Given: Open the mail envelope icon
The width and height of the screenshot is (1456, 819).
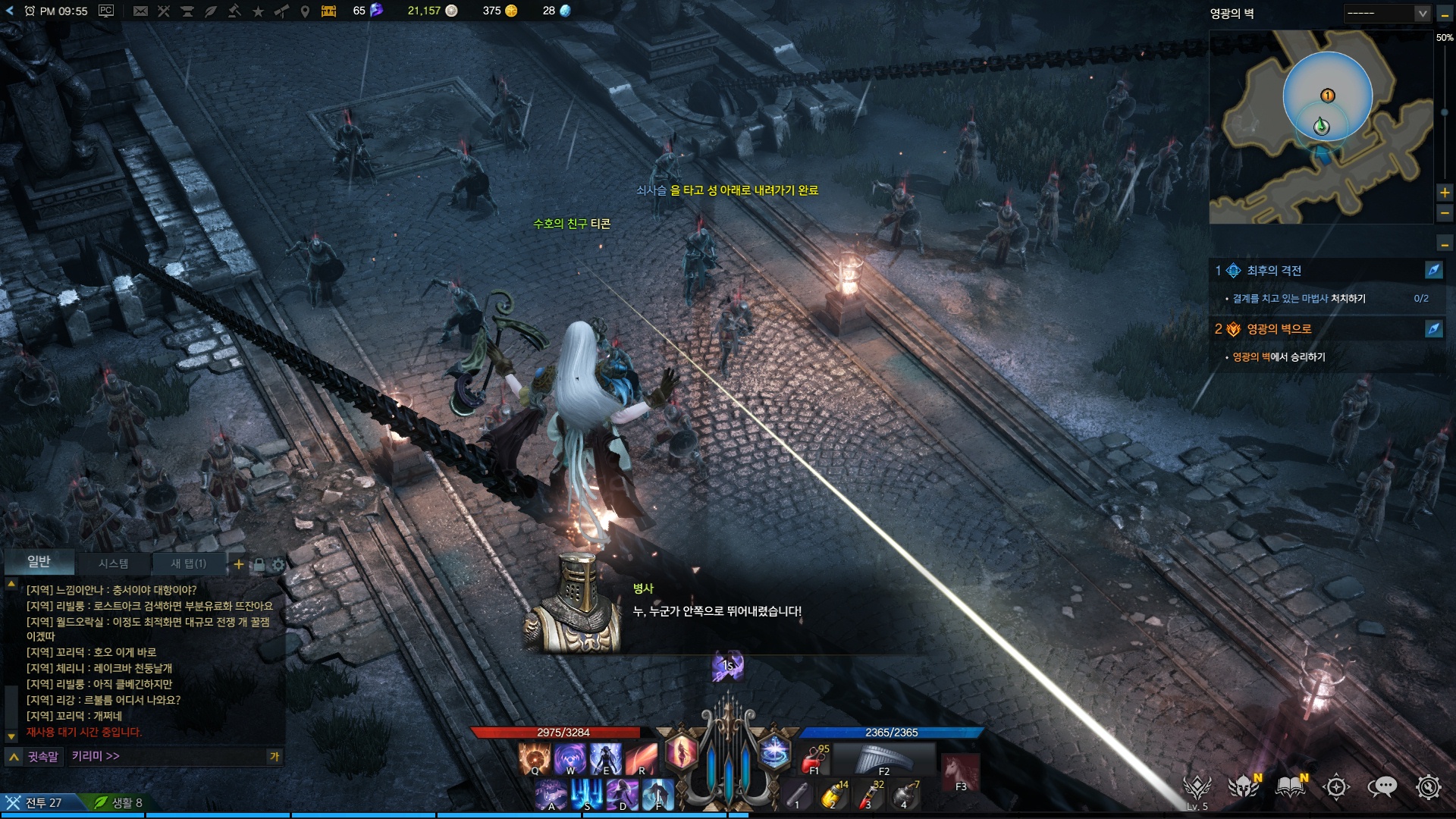Looking at the screenshot, I should click(x=140, y=11).
